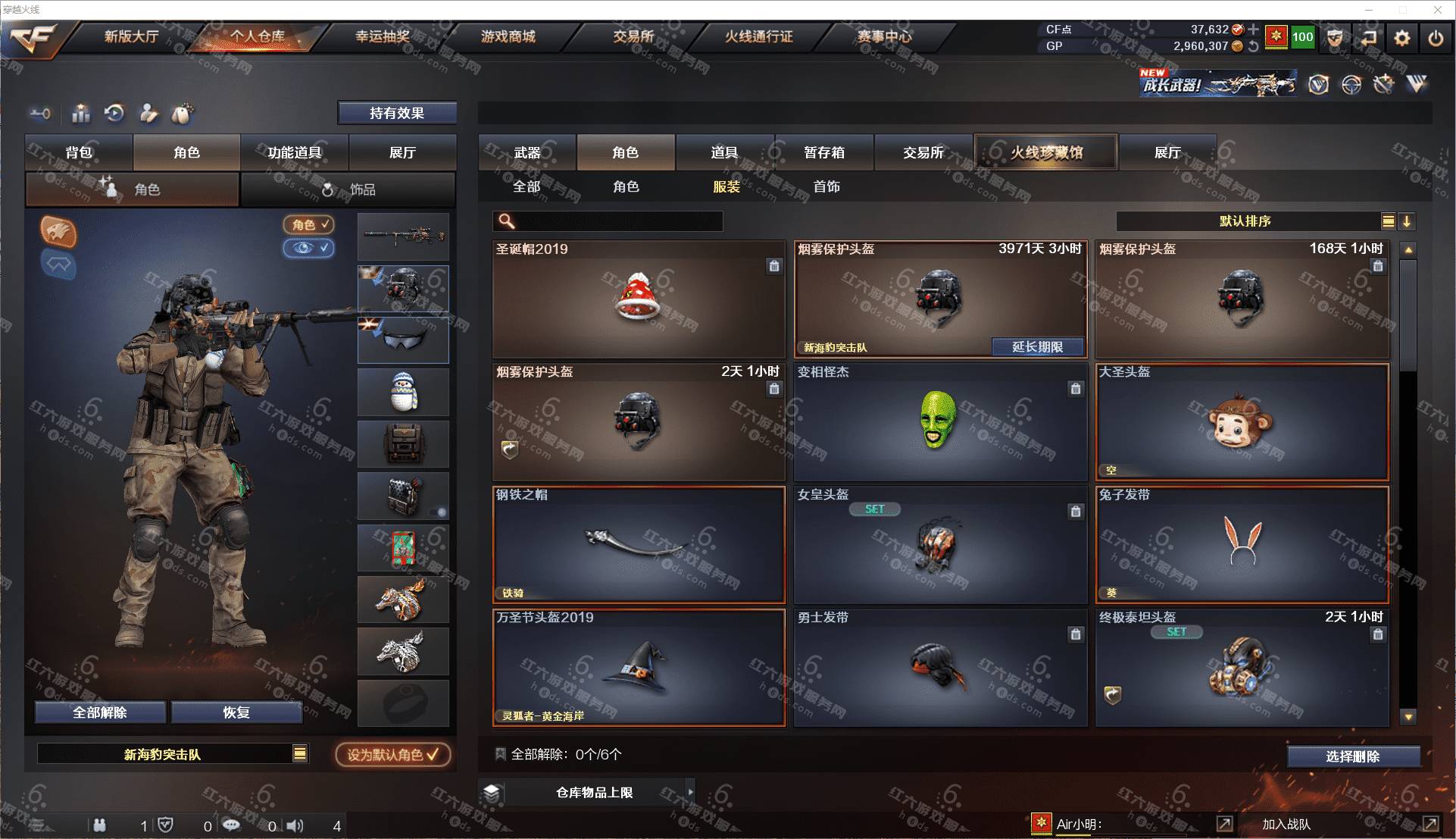1456x839 pixels.
Task: Click the 持有效果 button
Action: (x=397, y=113)
